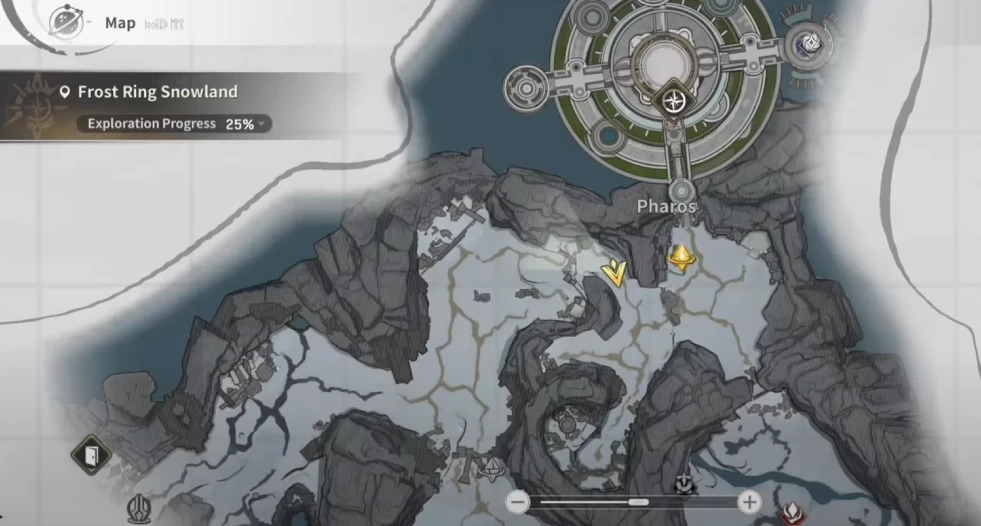Click the dark emblem marker above zoom slider
The image size is (981, 526).
point(684,484)
